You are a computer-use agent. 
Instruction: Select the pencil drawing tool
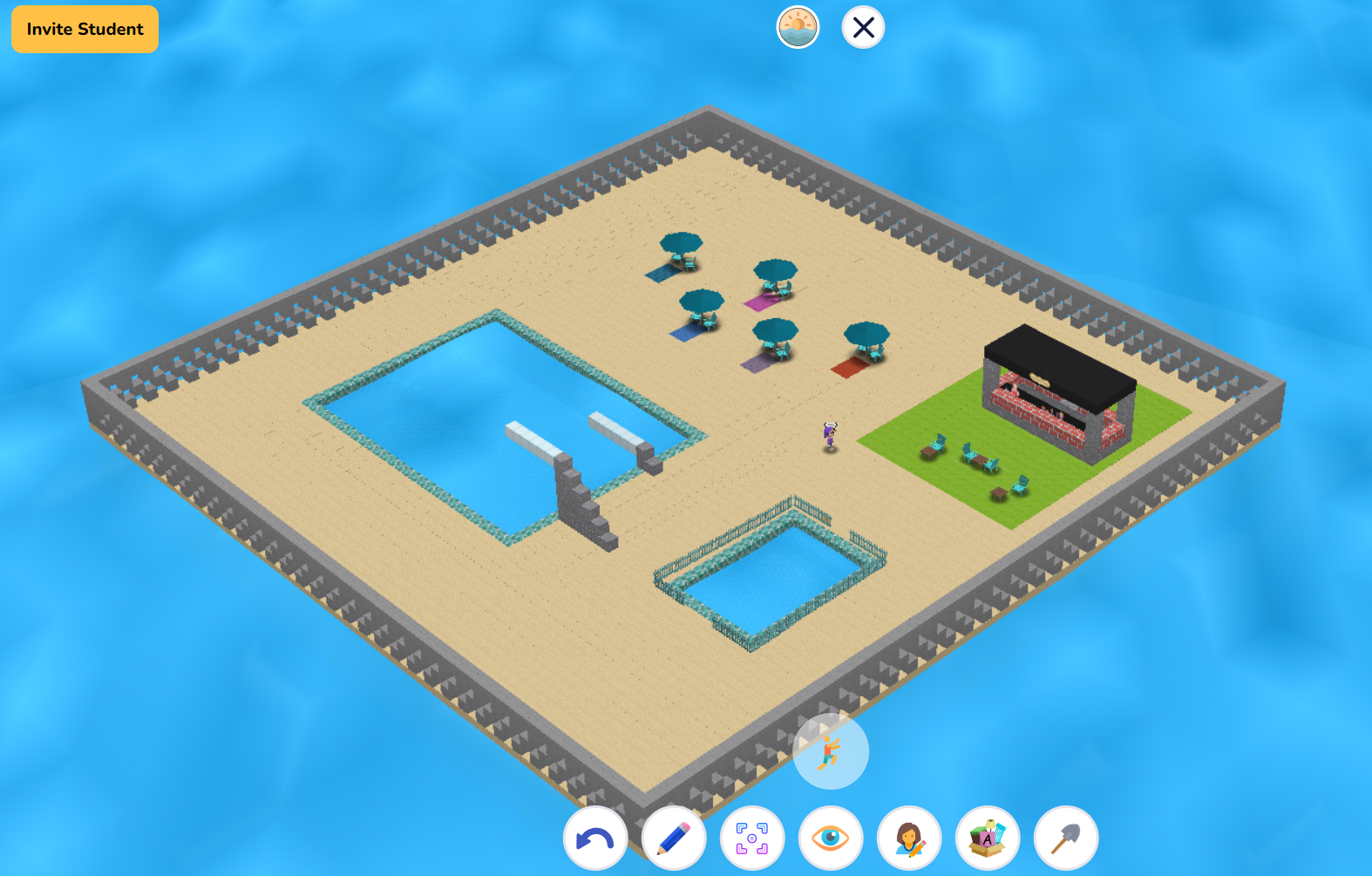(674, 838)
